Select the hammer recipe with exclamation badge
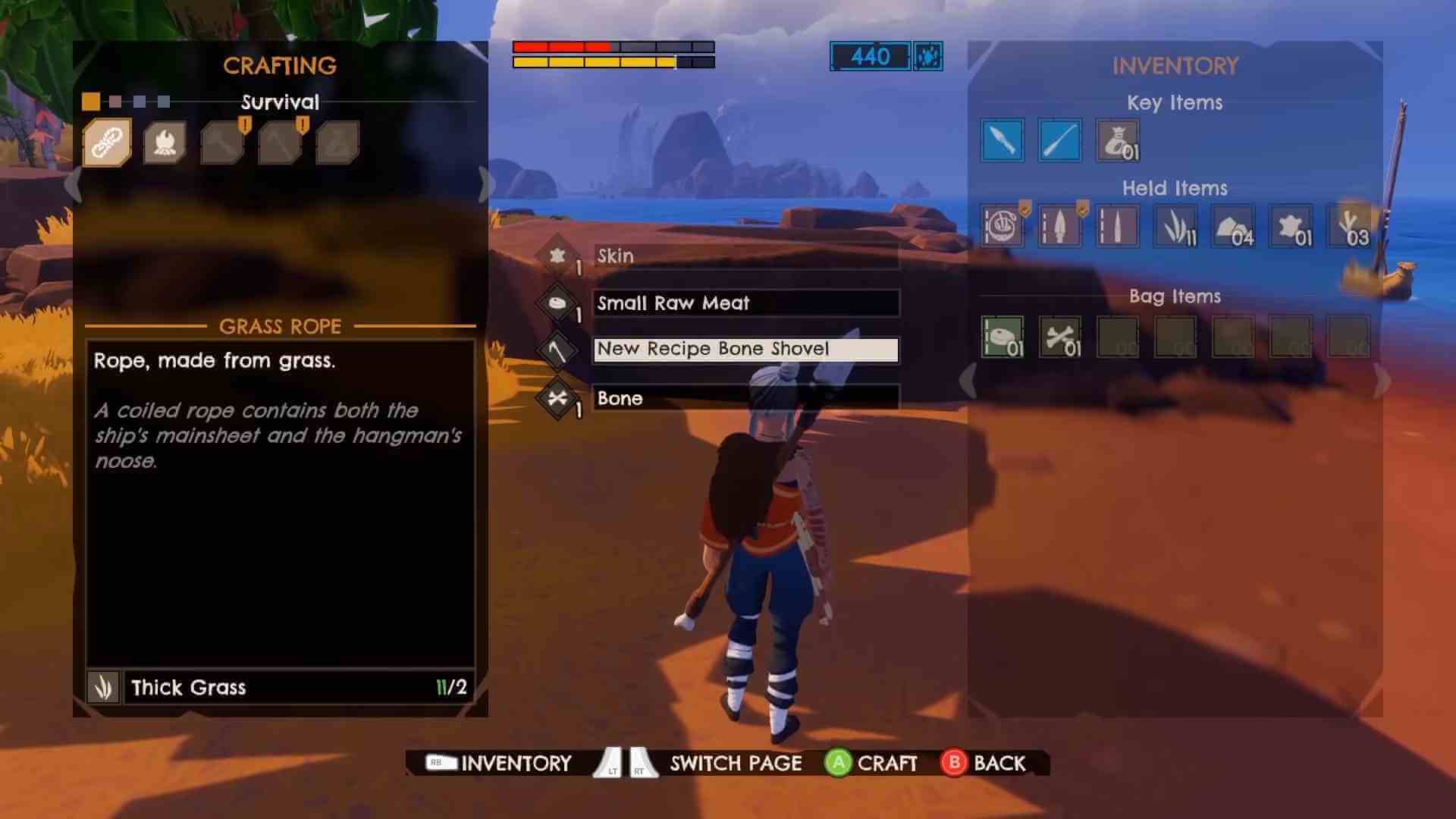The width and height of the screenshot is (1456, 819). click(222, 141)
